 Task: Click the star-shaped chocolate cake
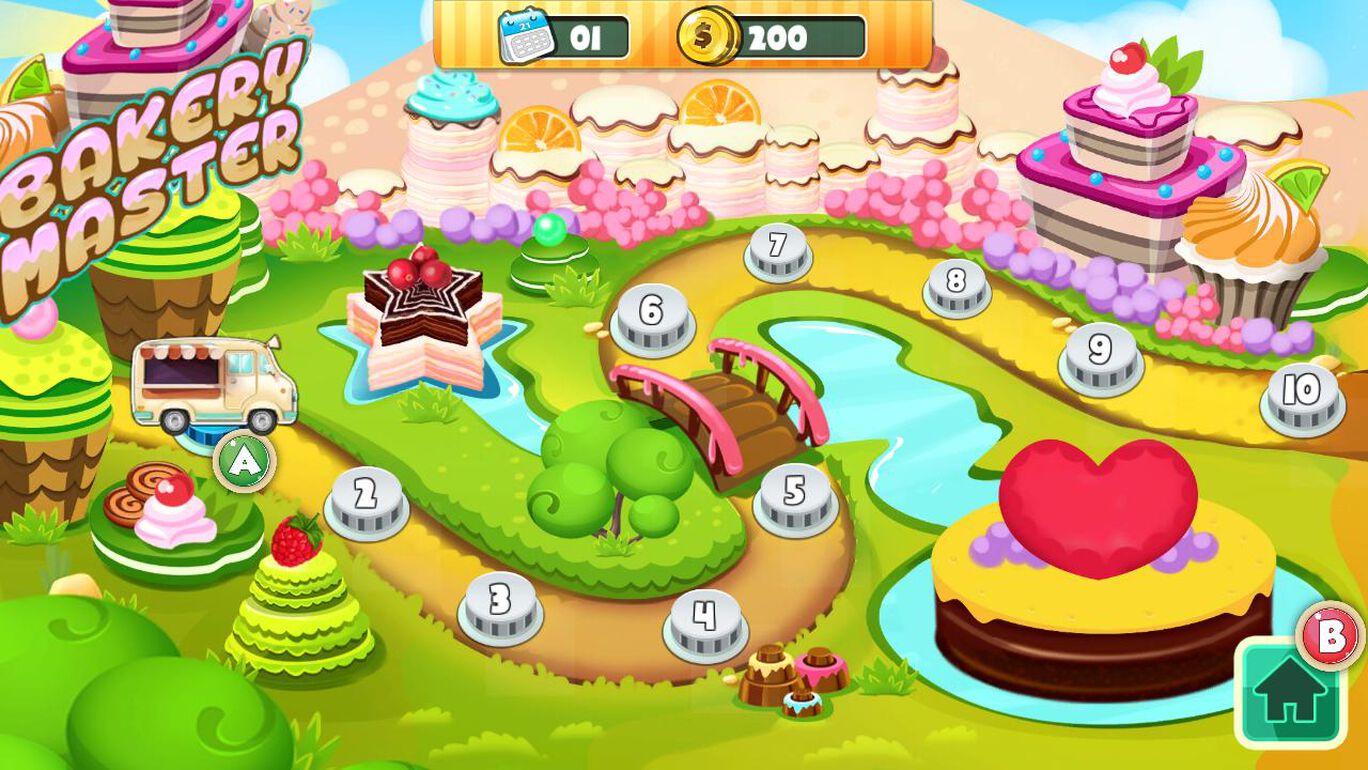(424, 315)
